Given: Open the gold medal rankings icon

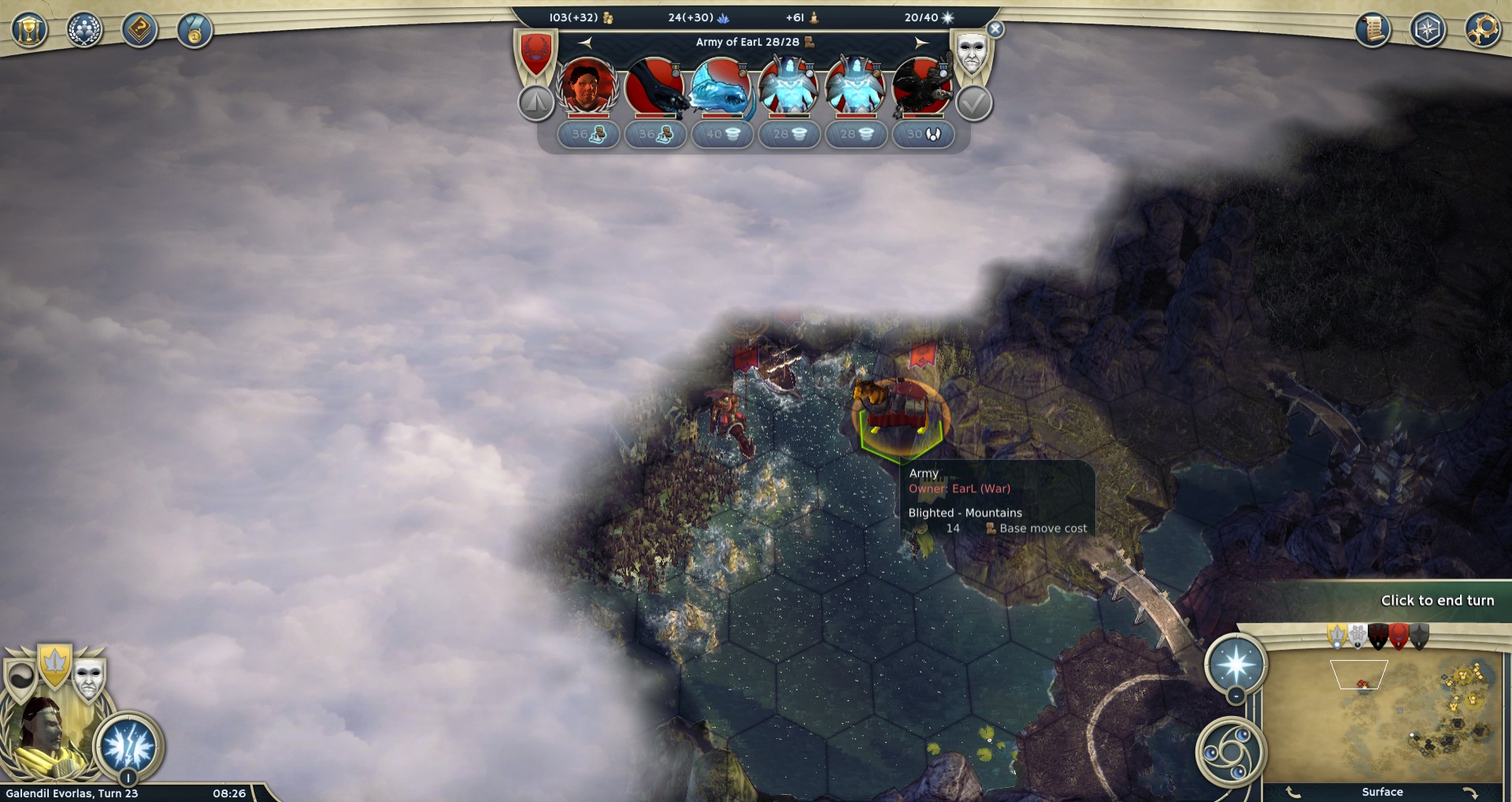Looking at the screenshot, I should pyautogui.click(x=195, y=31).
